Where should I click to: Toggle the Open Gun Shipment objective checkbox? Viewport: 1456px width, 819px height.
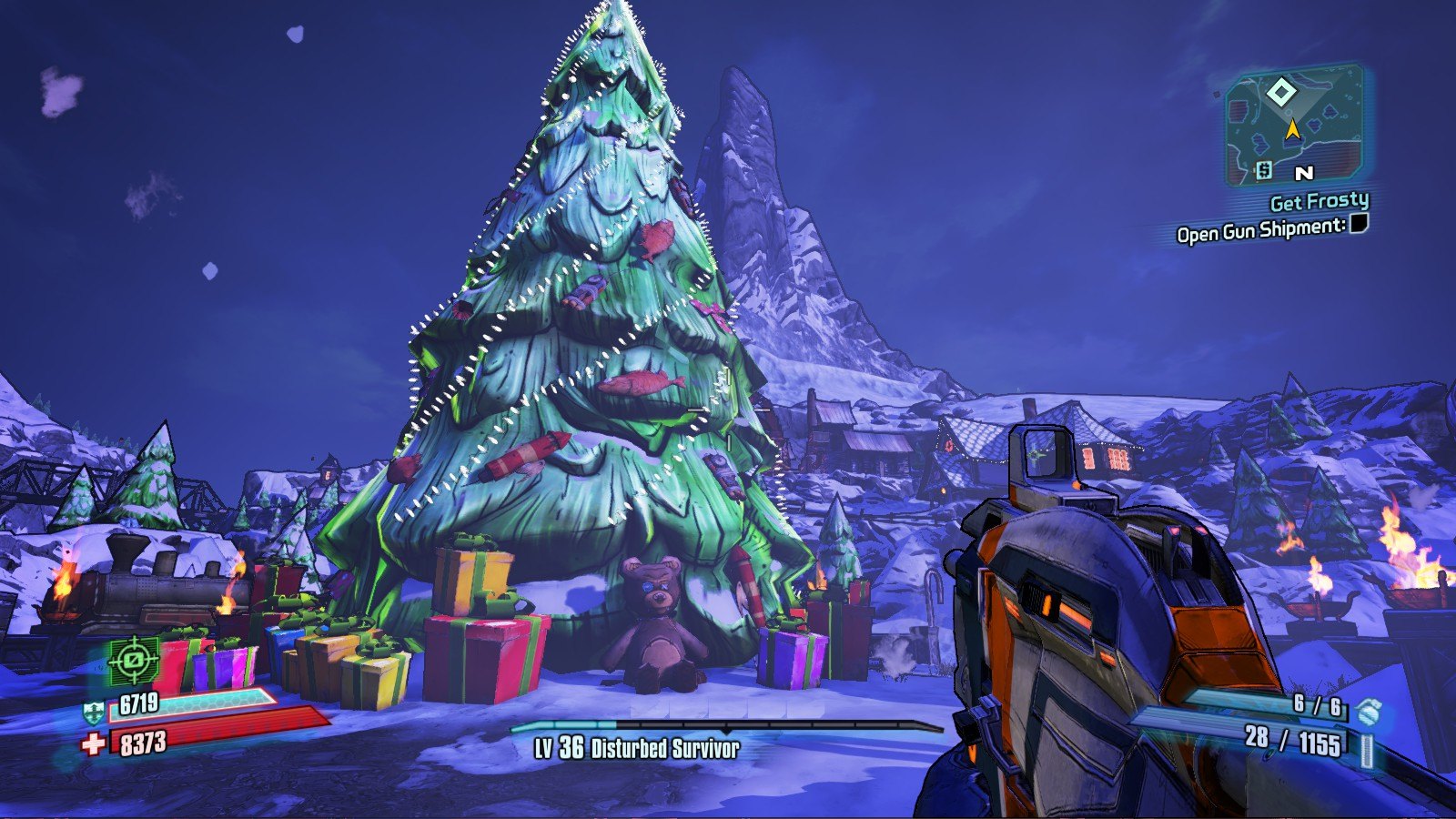(x=1358, y=224)
